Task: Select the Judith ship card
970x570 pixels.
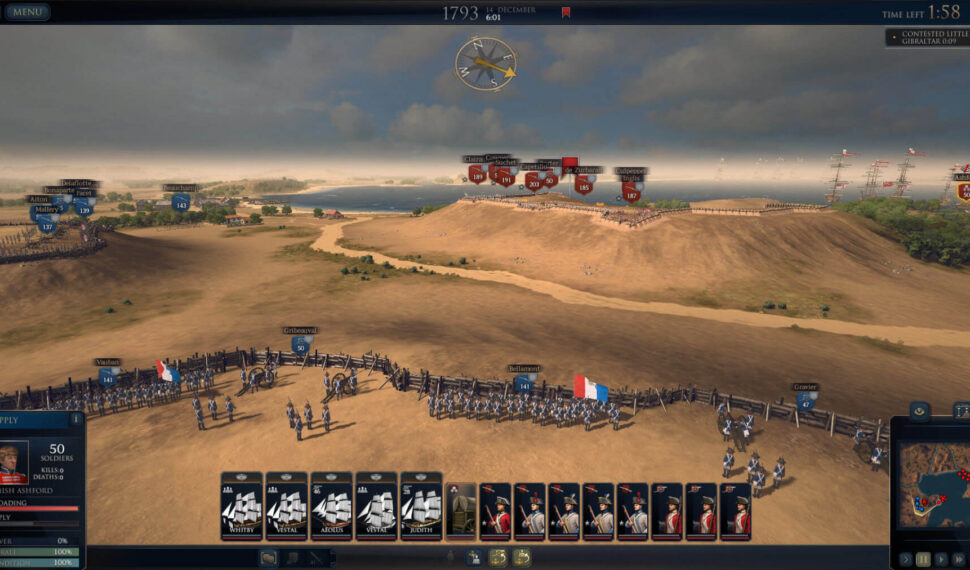Action: coord(421,506)
